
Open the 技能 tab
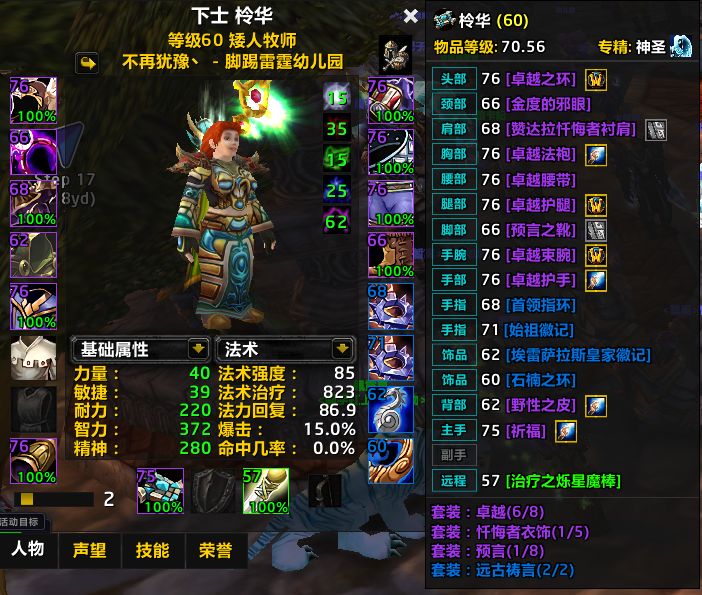coord(152,550)
